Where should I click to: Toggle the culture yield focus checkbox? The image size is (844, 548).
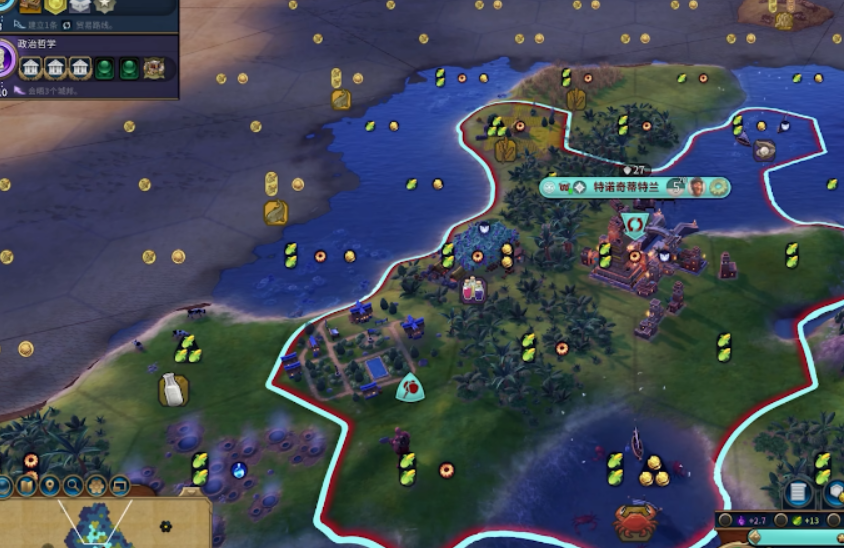(725, 520)
